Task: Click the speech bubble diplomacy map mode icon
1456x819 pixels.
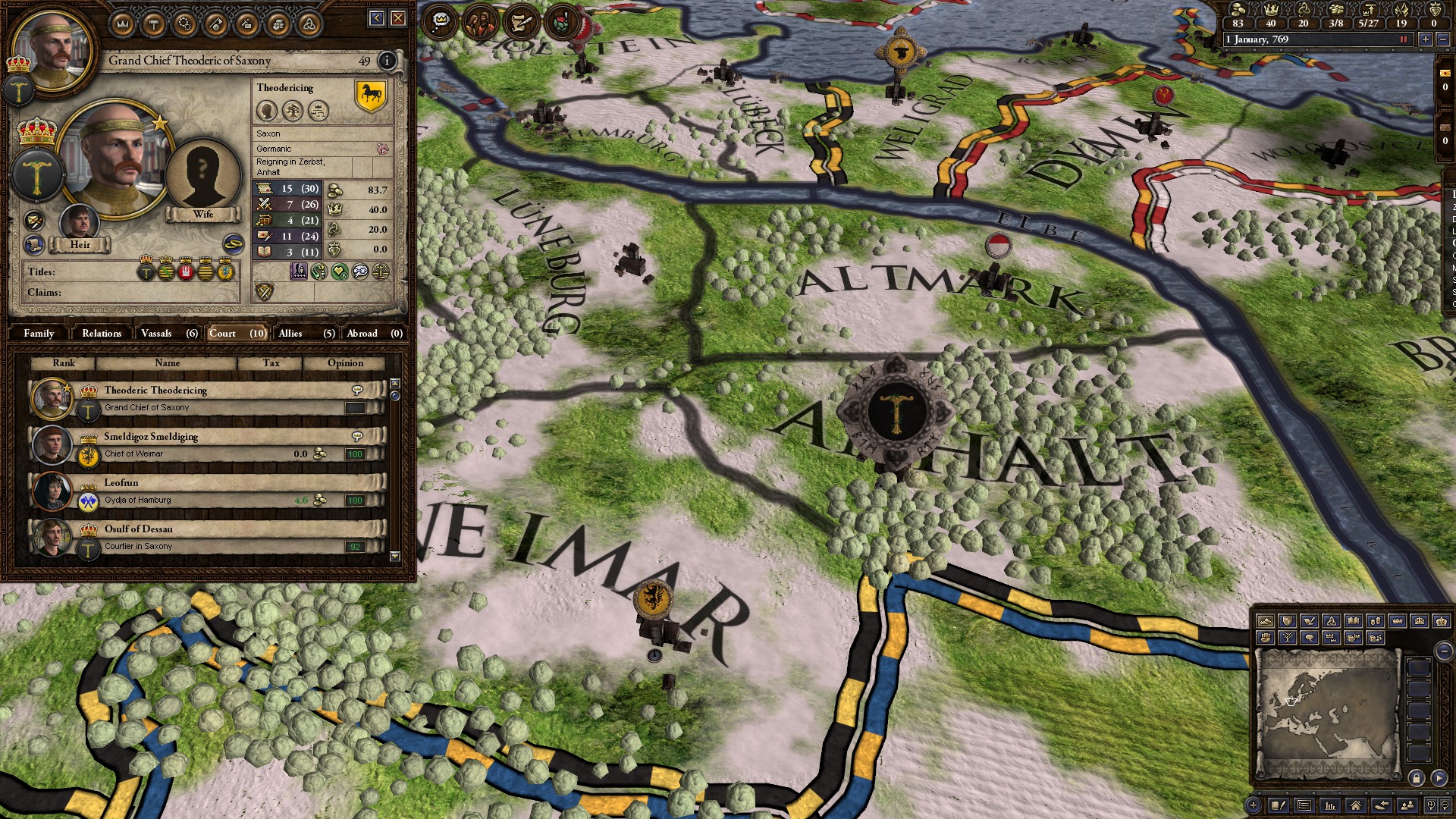Action: click(x=1310, y=638)
